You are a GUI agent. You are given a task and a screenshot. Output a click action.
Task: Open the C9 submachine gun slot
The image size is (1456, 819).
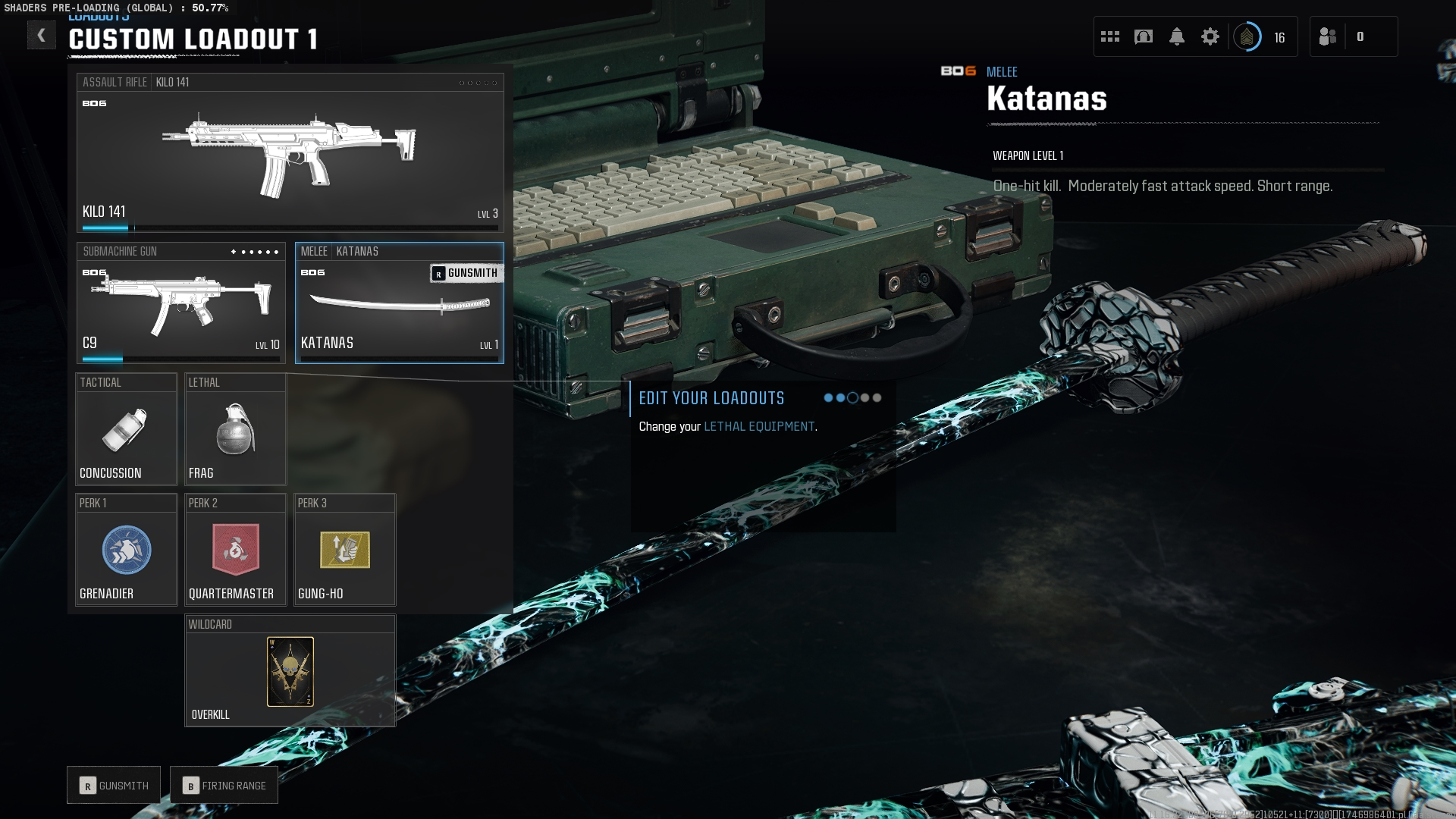(180, 303)
